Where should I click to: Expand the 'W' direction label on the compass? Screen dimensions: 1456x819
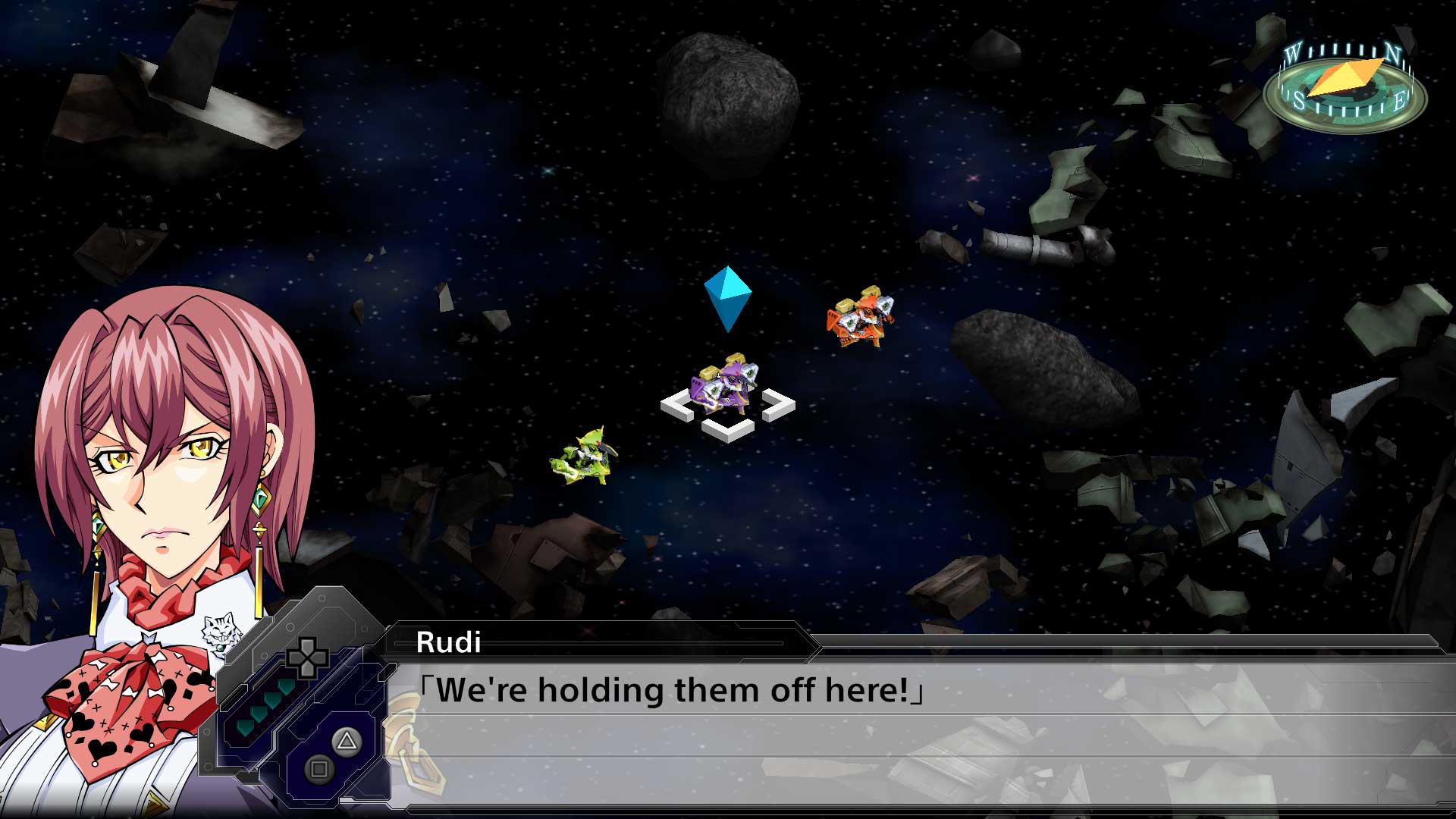(1294, 50)
